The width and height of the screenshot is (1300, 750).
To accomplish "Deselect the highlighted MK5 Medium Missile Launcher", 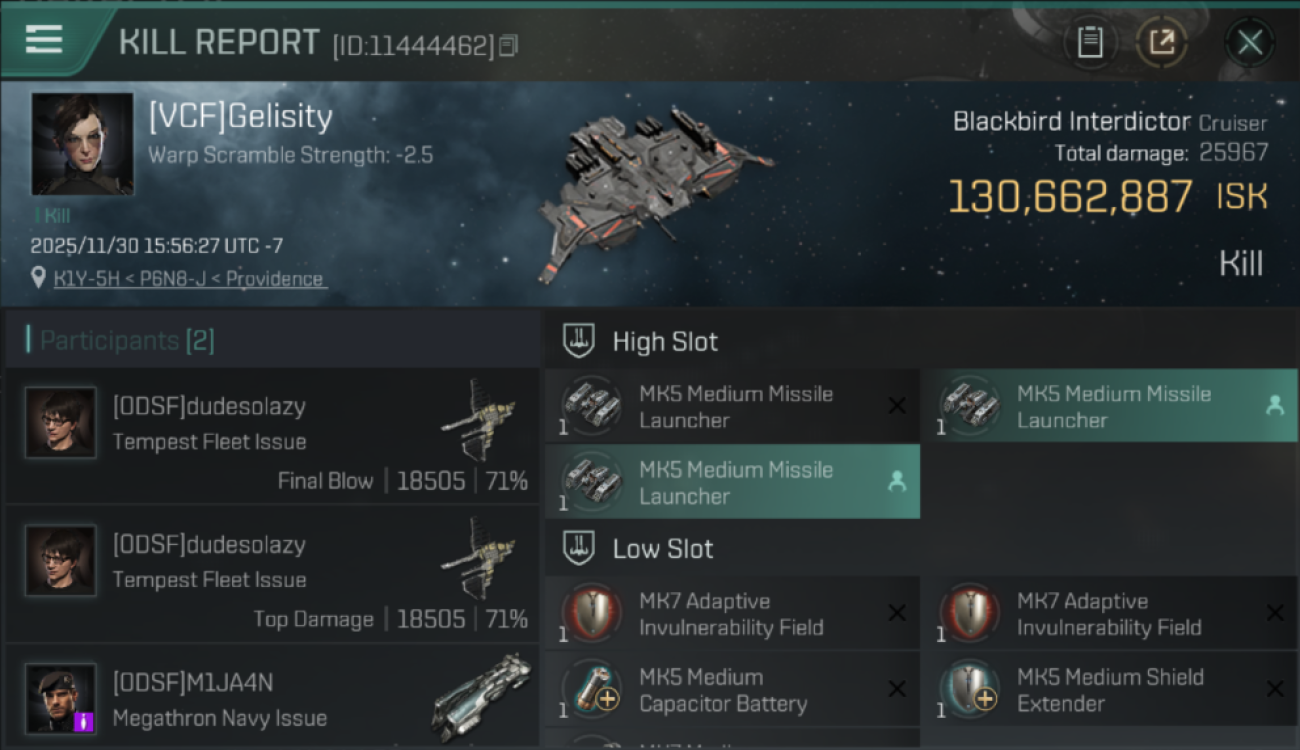I will tap(732, 482).
